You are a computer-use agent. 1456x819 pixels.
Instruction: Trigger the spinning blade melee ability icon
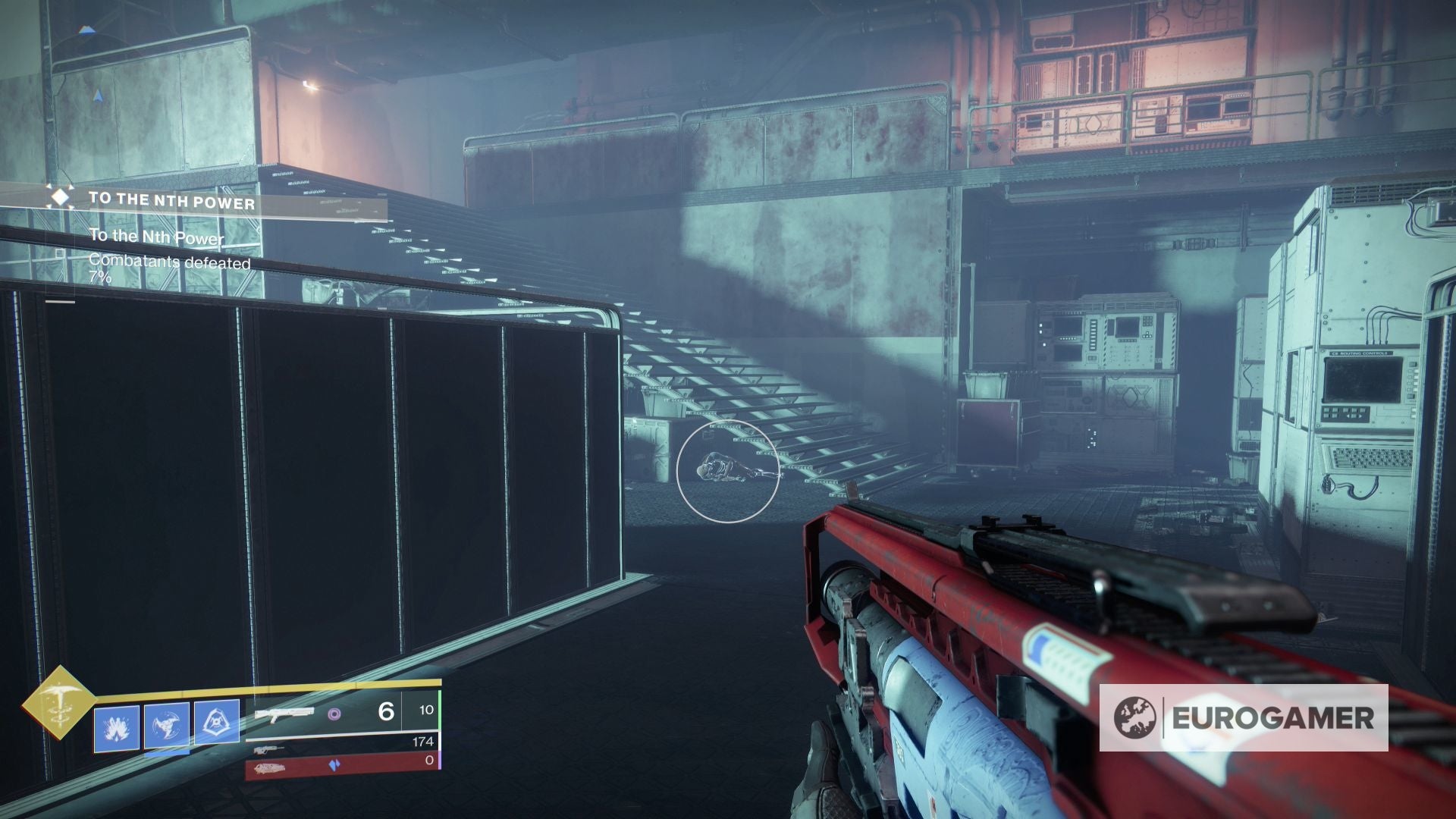[x=167, y=726]
